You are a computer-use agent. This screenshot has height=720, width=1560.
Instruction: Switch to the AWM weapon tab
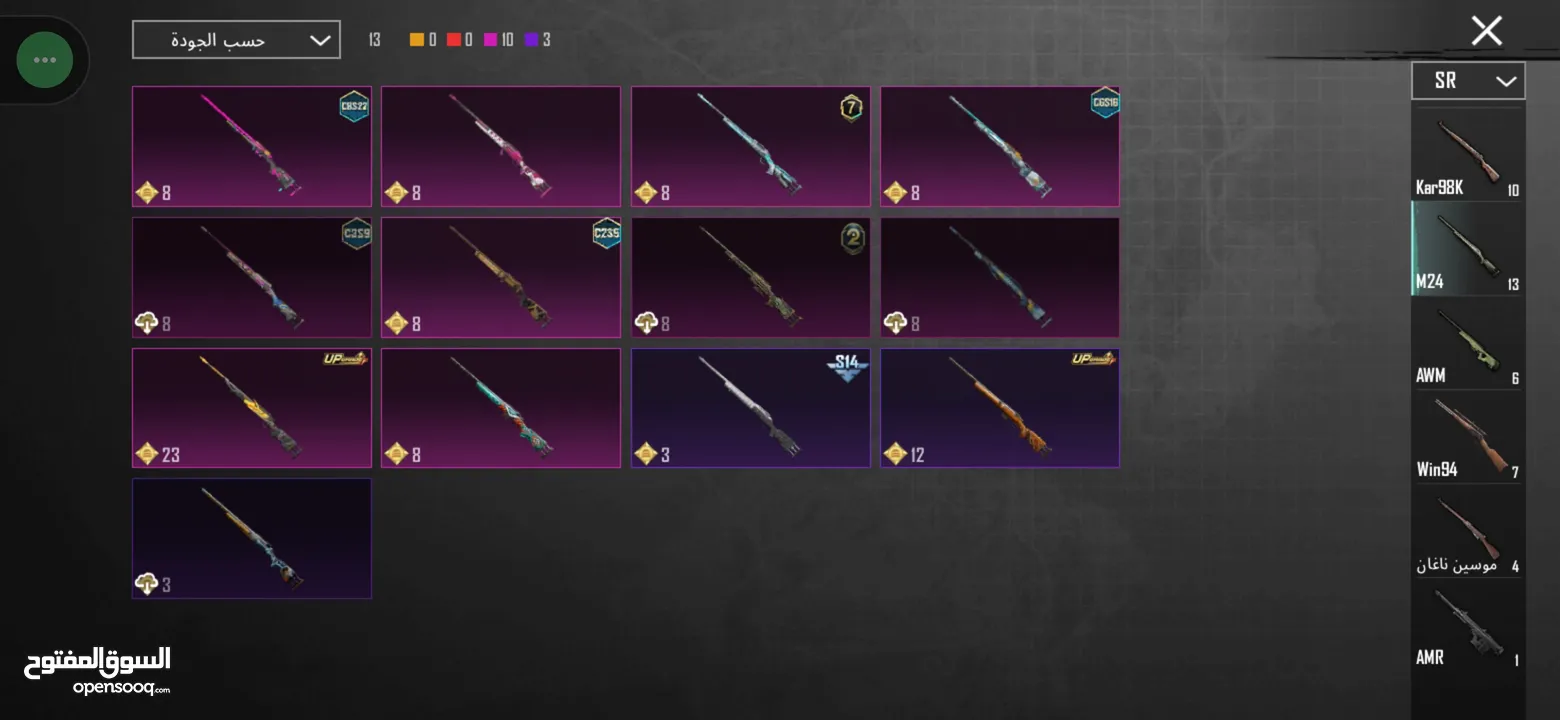click(x=1467, y=343)
